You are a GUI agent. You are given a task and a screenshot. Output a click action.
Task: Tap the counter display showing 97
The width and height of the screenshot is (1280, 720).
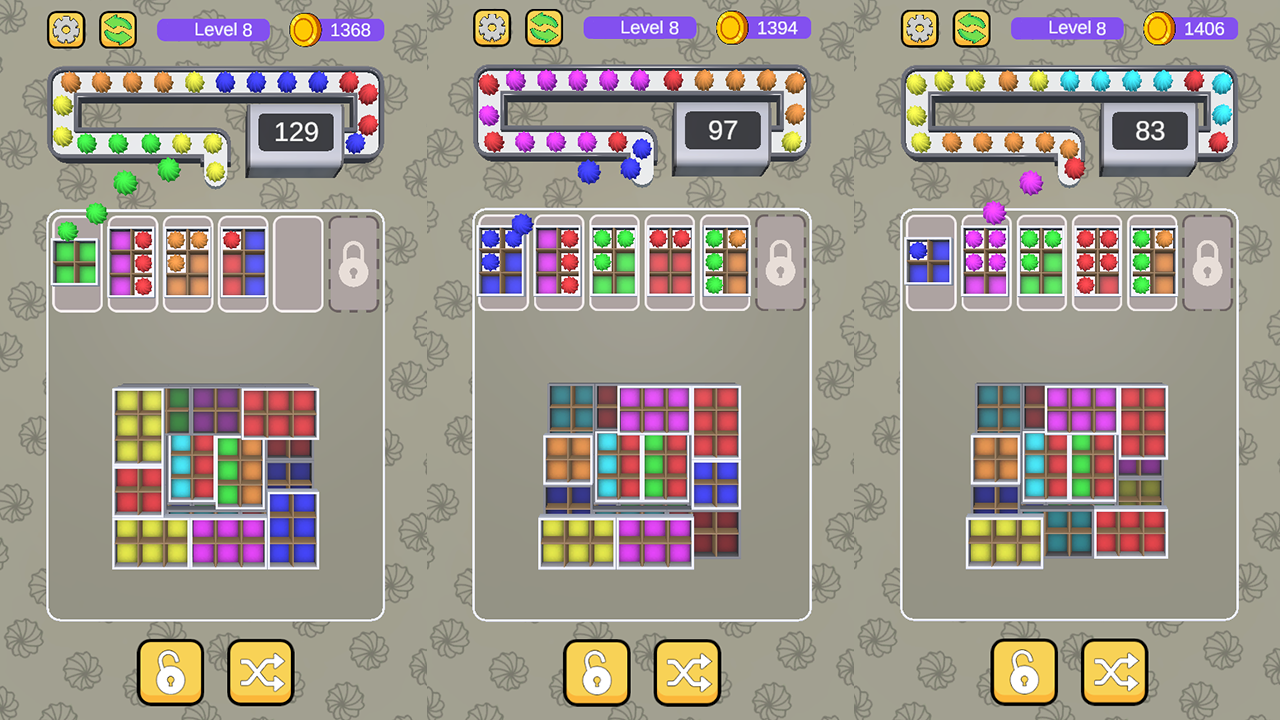(723, 131)
